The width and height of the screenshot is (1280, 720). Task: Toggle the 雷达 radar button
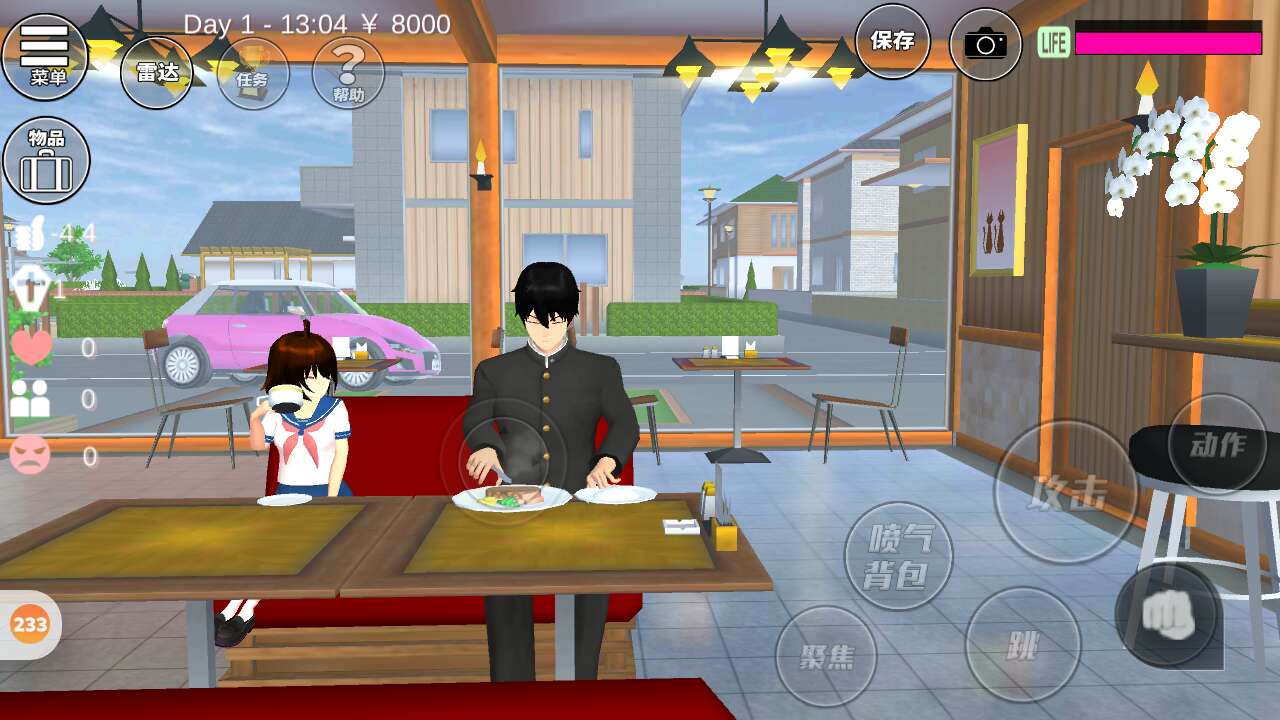point(156,72)
